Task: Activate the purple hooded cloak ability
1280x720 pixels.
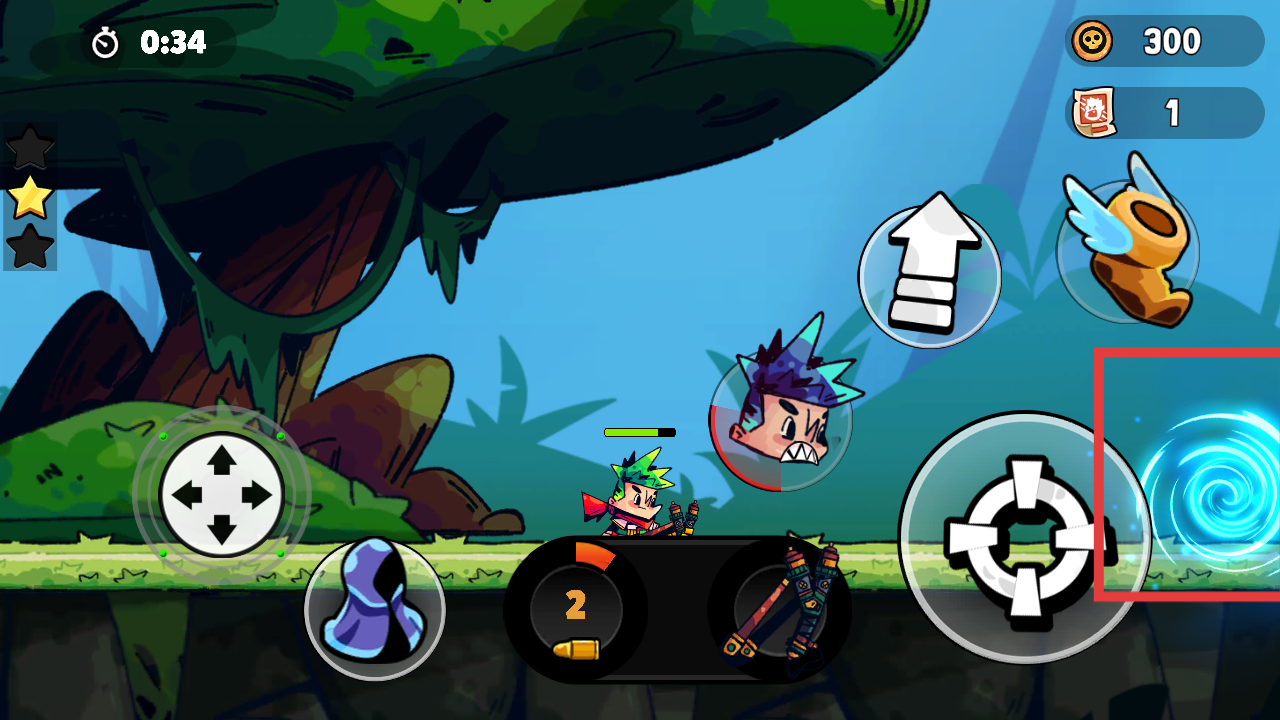Action: tap(374, 608)
